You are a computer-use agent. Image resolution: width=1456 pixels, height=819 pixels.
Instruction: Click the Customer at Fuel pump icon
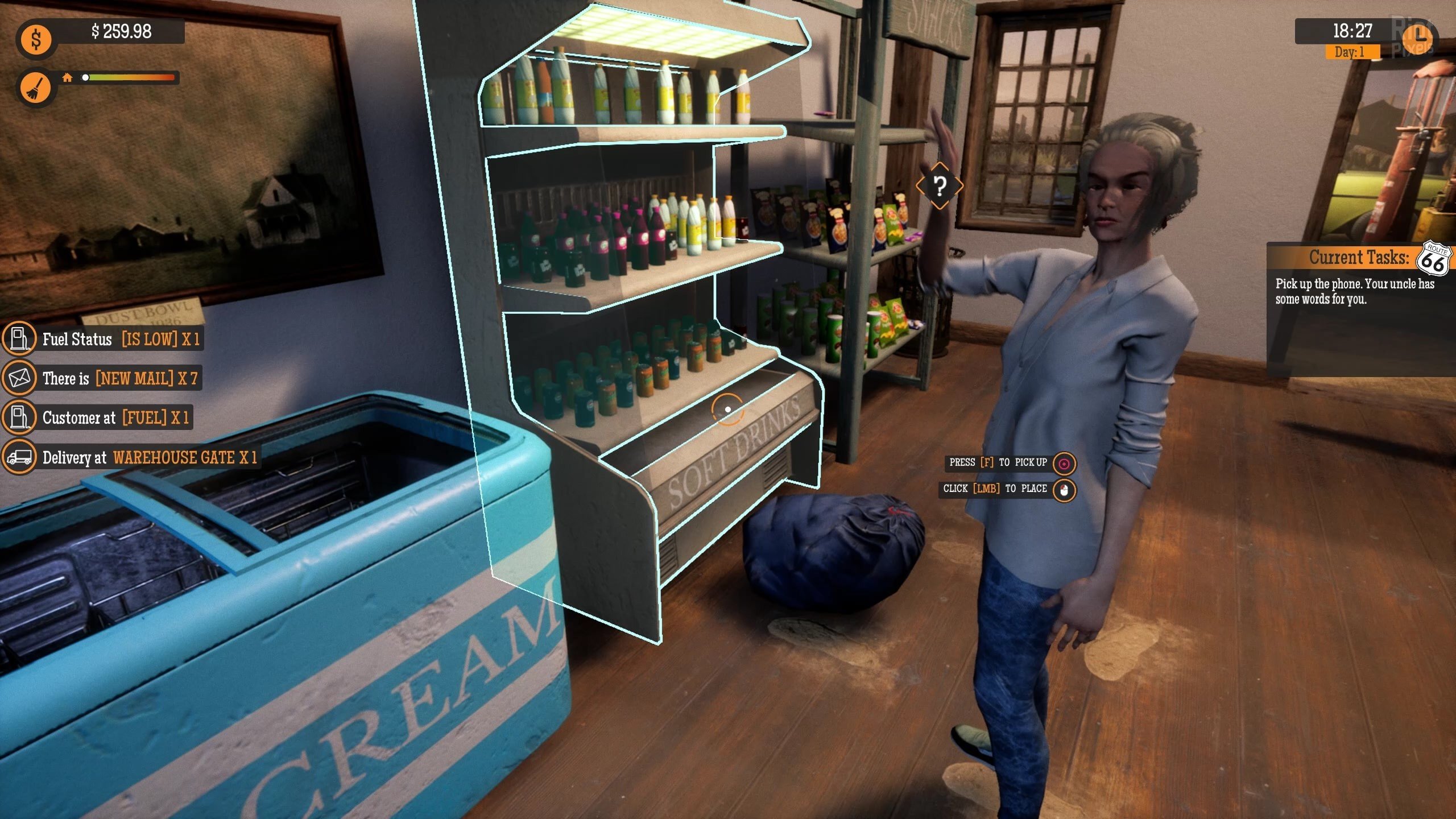tap(20, 418)
